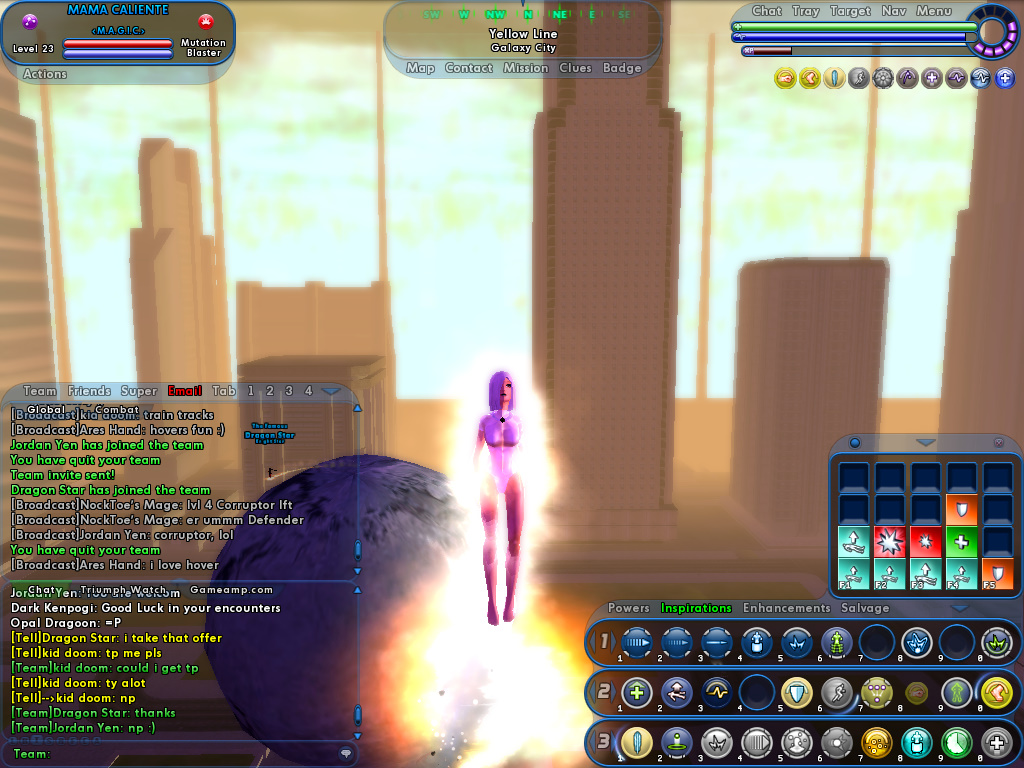Switch to the Friends tab
This screenshot has height=768, width=1024.
89,391
